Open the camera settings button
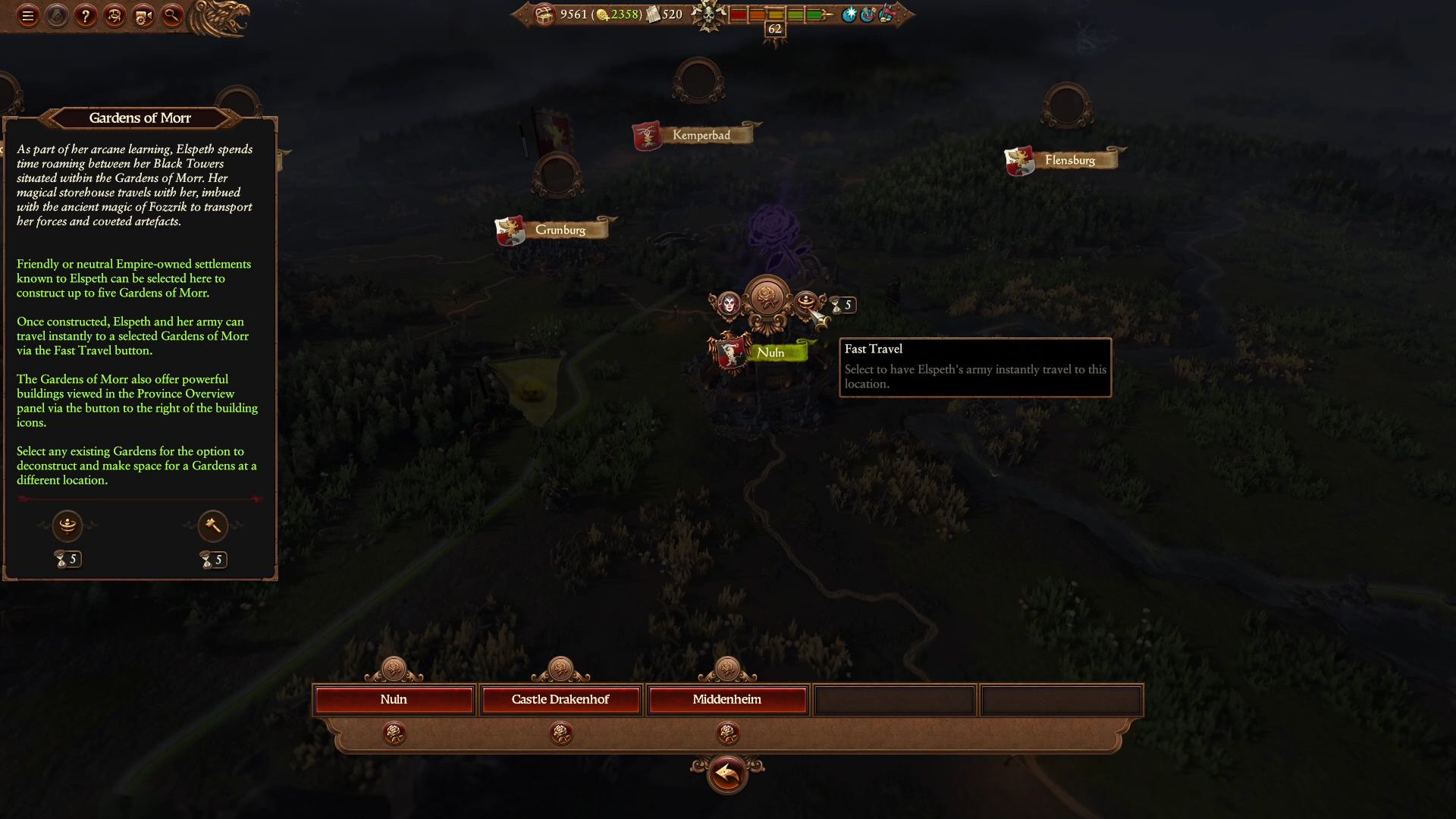The height and width of the screenshot is (819, 1456). pos(143,16)
